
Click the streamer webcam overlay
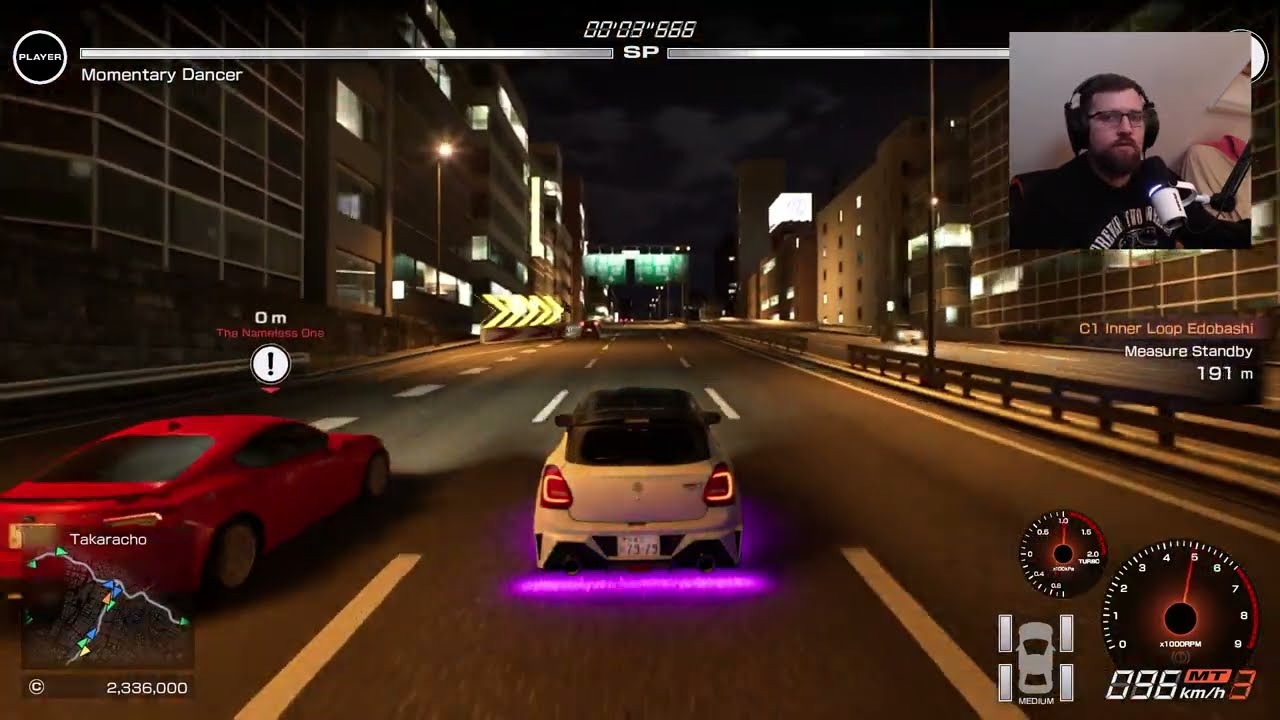1129,140
